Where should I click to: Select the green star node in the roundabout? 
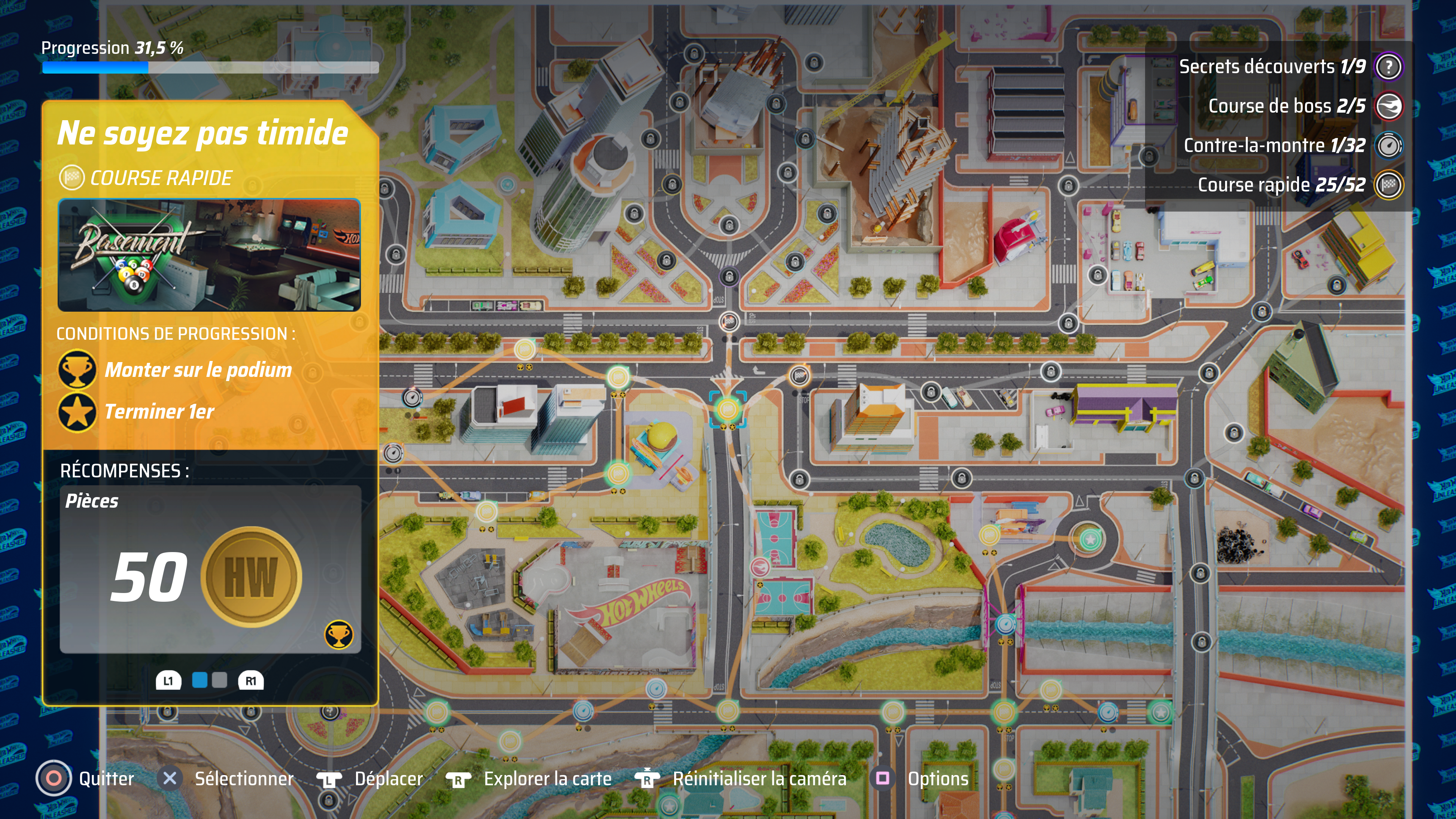1089,539
